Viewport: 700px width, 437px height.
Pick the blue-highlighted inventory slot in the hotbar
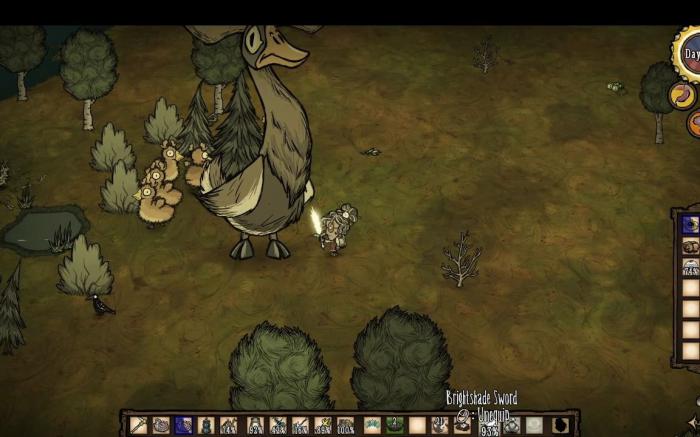tap(182, 425)
